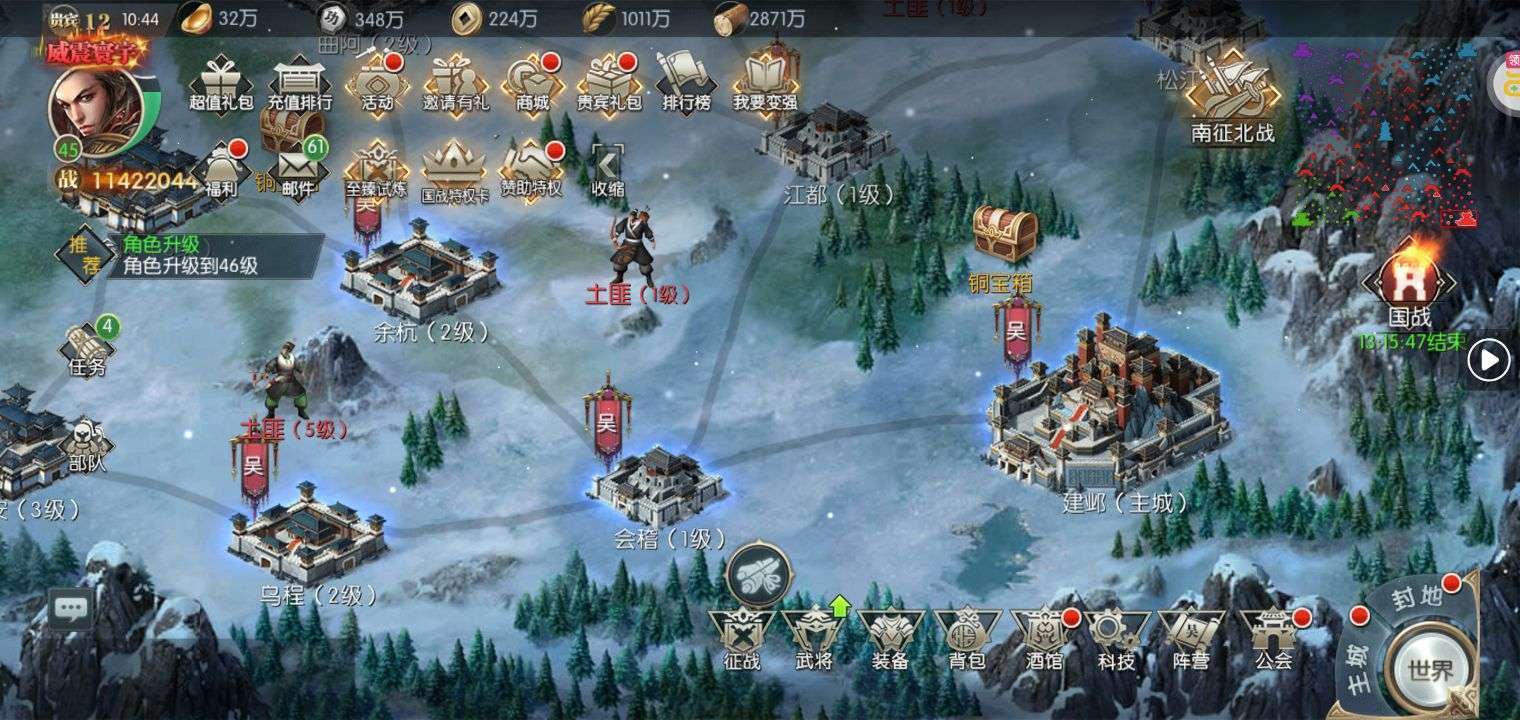Enter the 国战 nation war event

click(x=1408, y=285)
